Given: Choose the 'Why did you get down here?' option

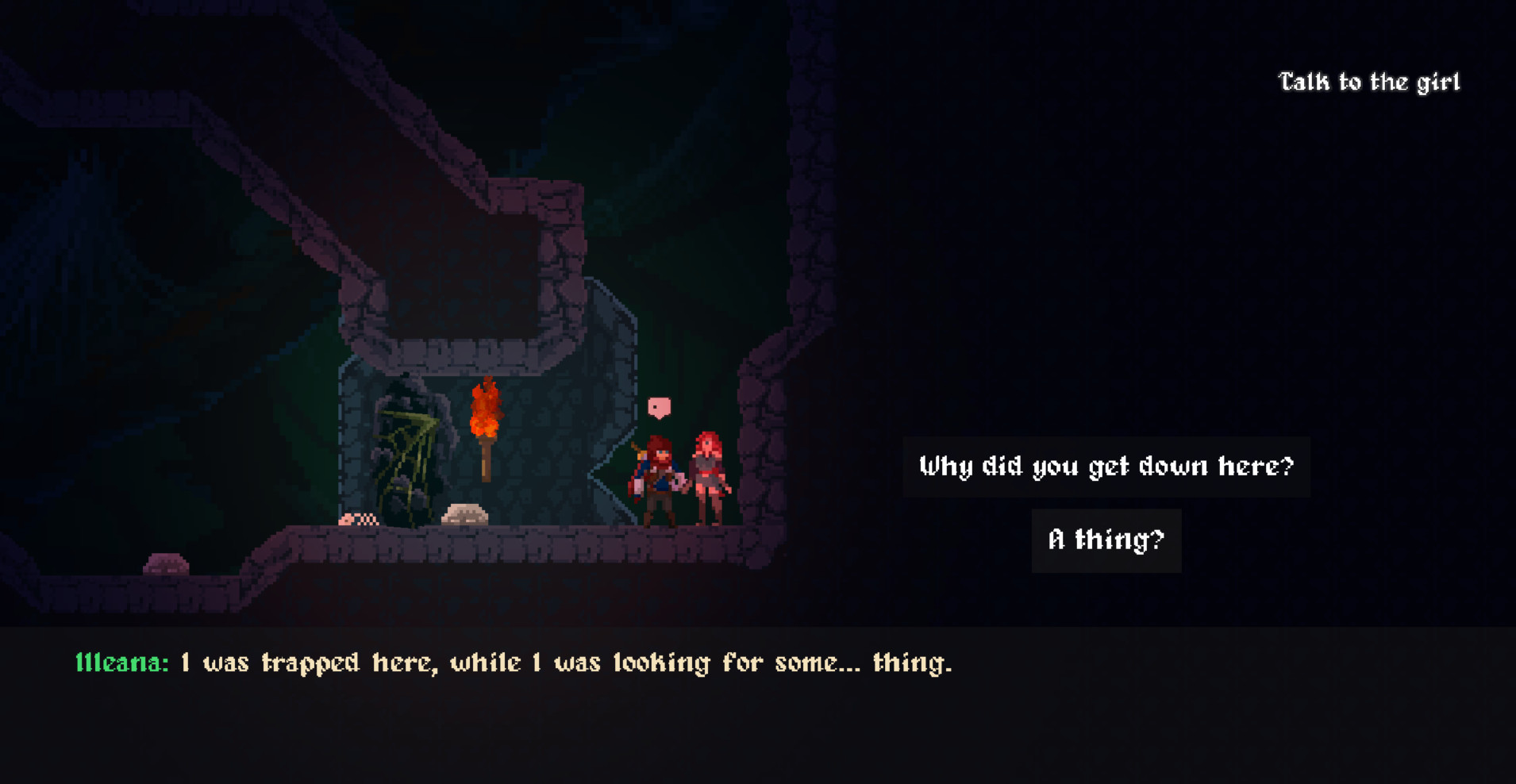Looking at the screenshot, I should pyautogui.click(x=1106, y=467).
